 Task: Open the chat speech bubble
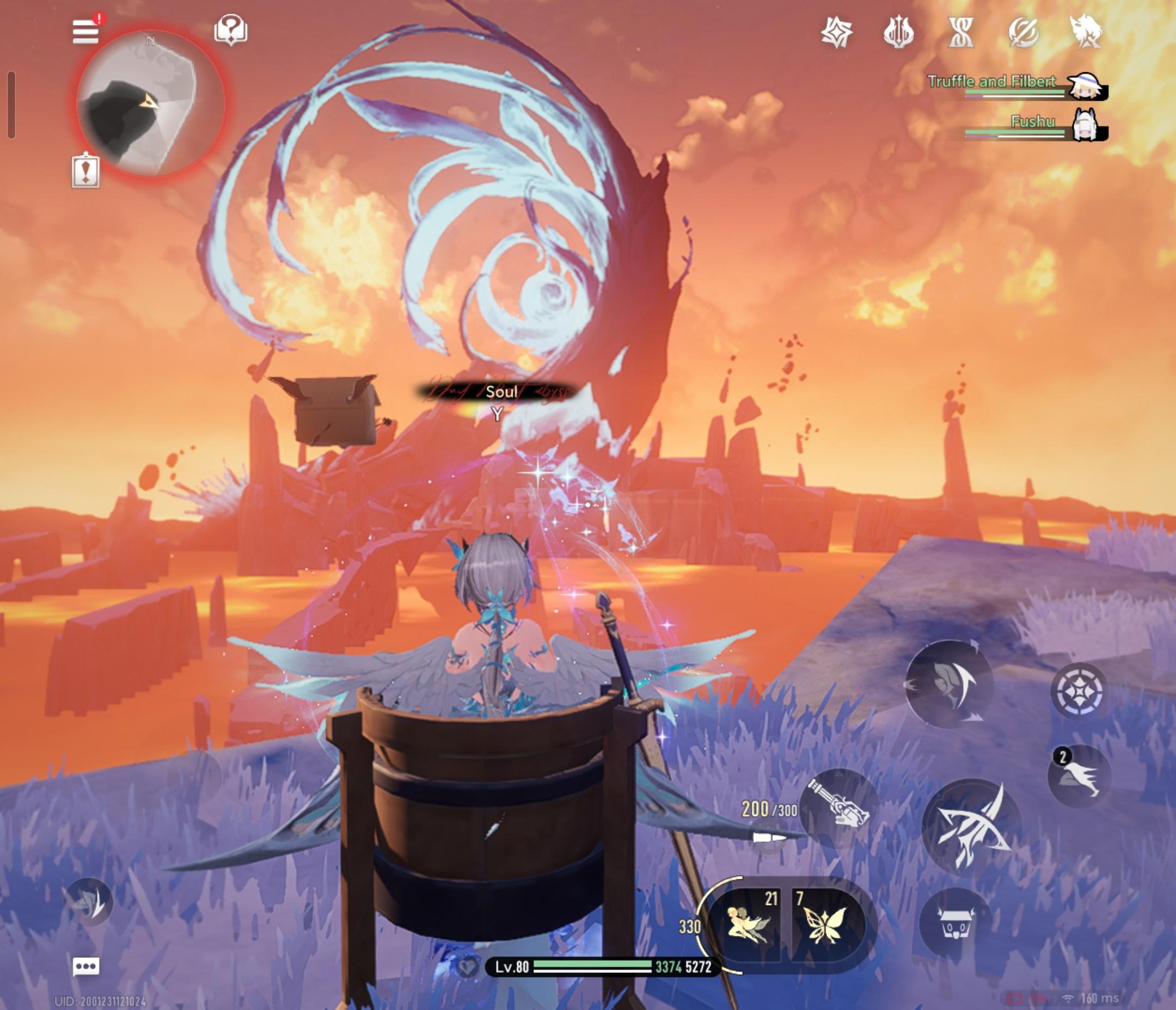(x=85, y=966)
